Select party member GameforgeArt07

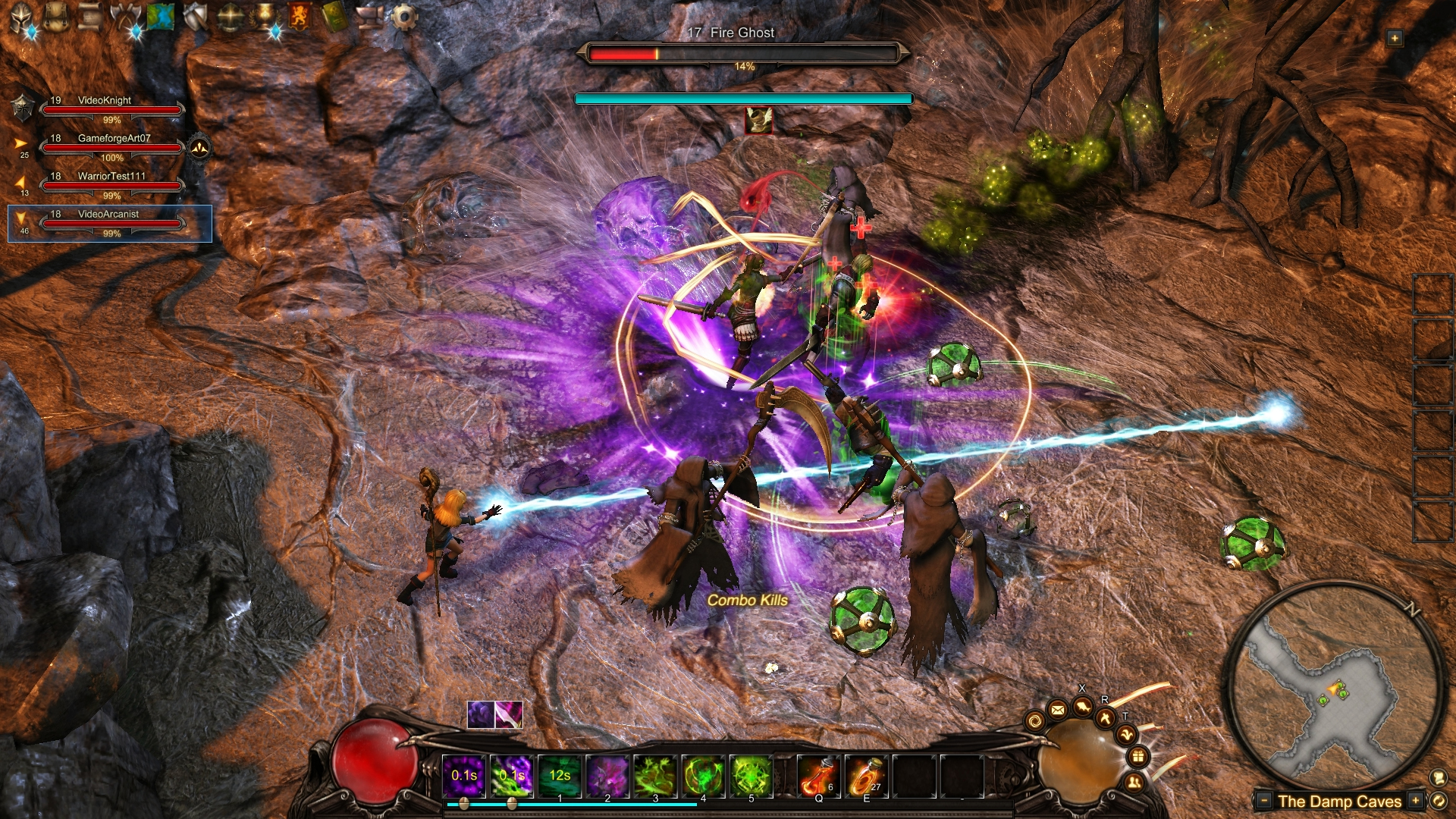click(112, 147)
